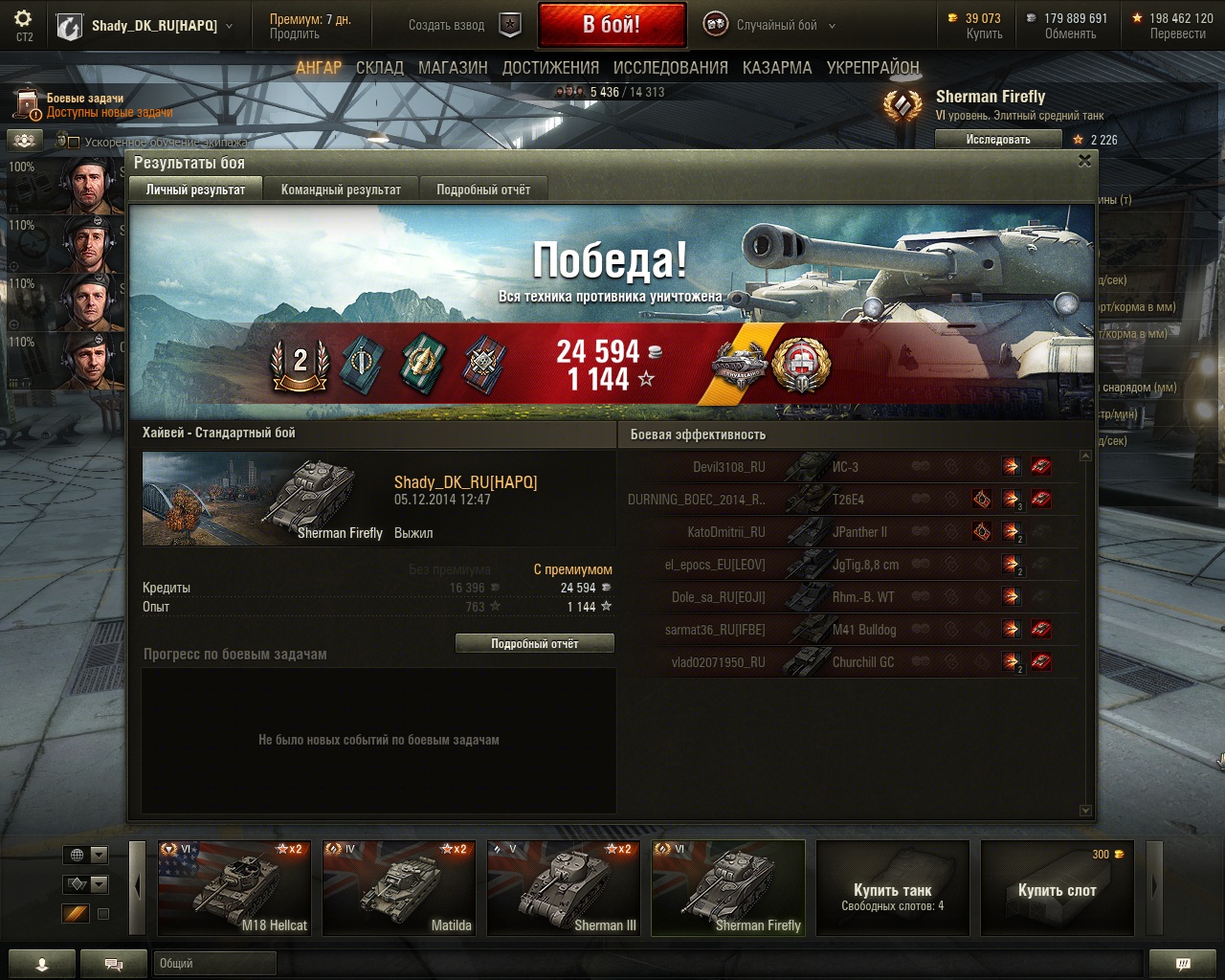
Task: Open ДОСТИЖЕНИЯ from the top menu
Action: pos(550,68)
